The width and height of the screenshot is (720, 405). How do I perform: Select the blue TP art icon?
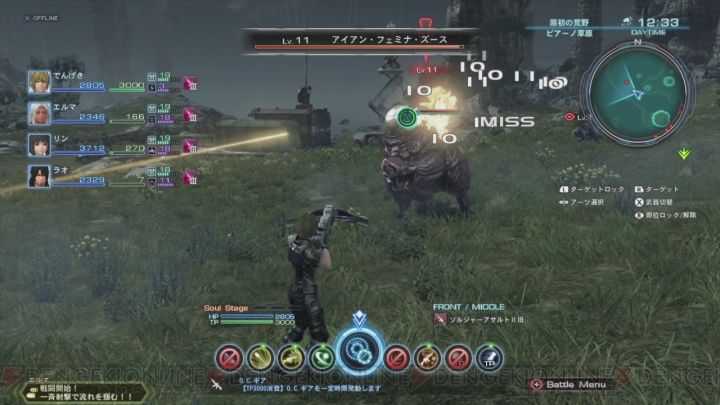tap(488, 356)
